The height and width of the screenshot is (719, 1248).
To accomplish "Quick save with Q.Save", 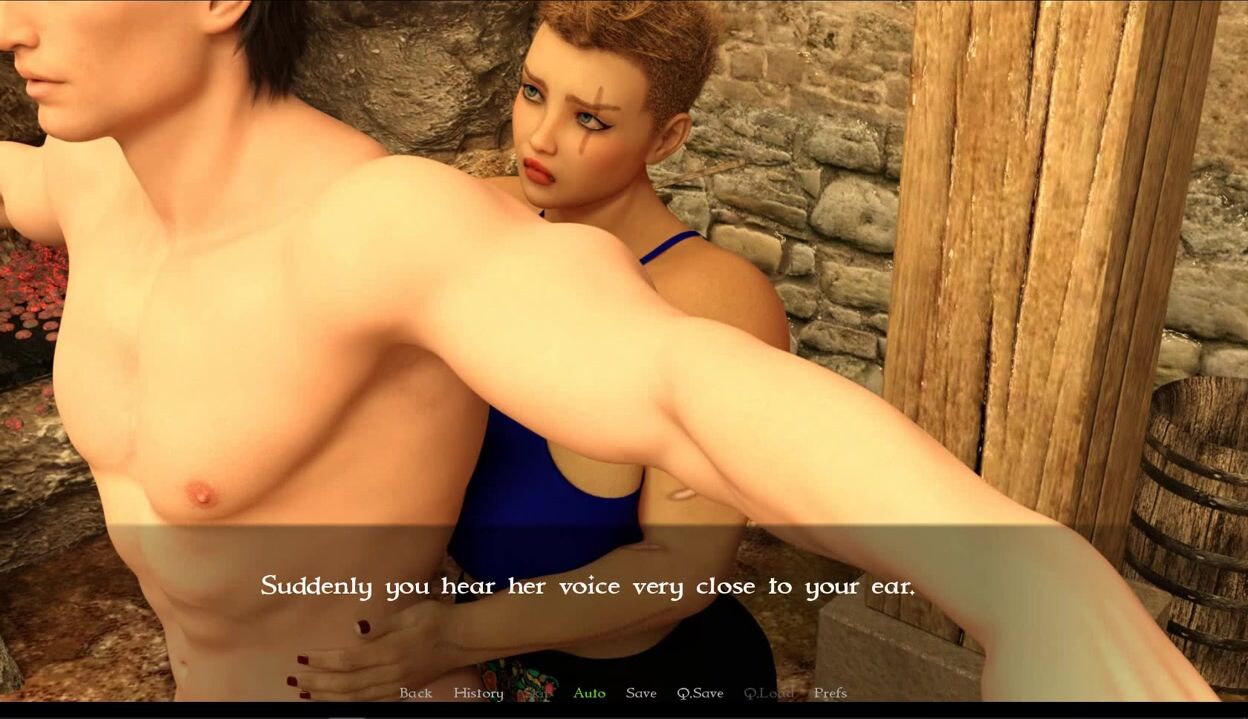I will pos(700,693).
